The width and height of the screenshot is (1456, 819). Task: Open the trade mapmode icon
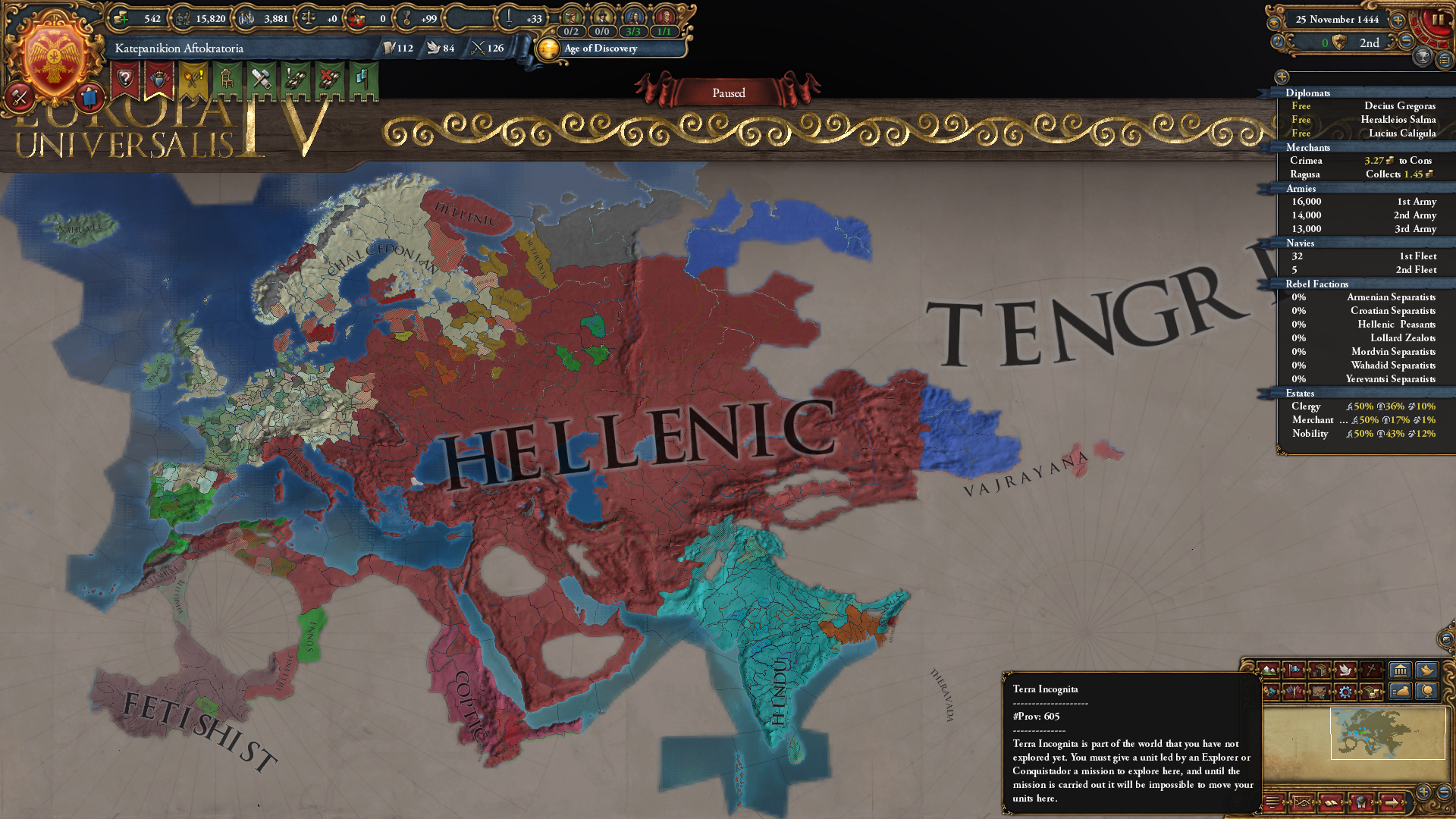coord(1319,670)
